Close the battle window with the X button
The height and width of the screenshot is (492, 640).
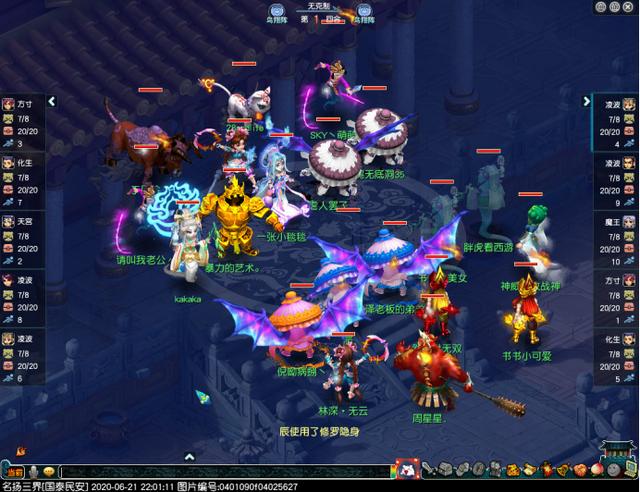[x=629, y=6]
